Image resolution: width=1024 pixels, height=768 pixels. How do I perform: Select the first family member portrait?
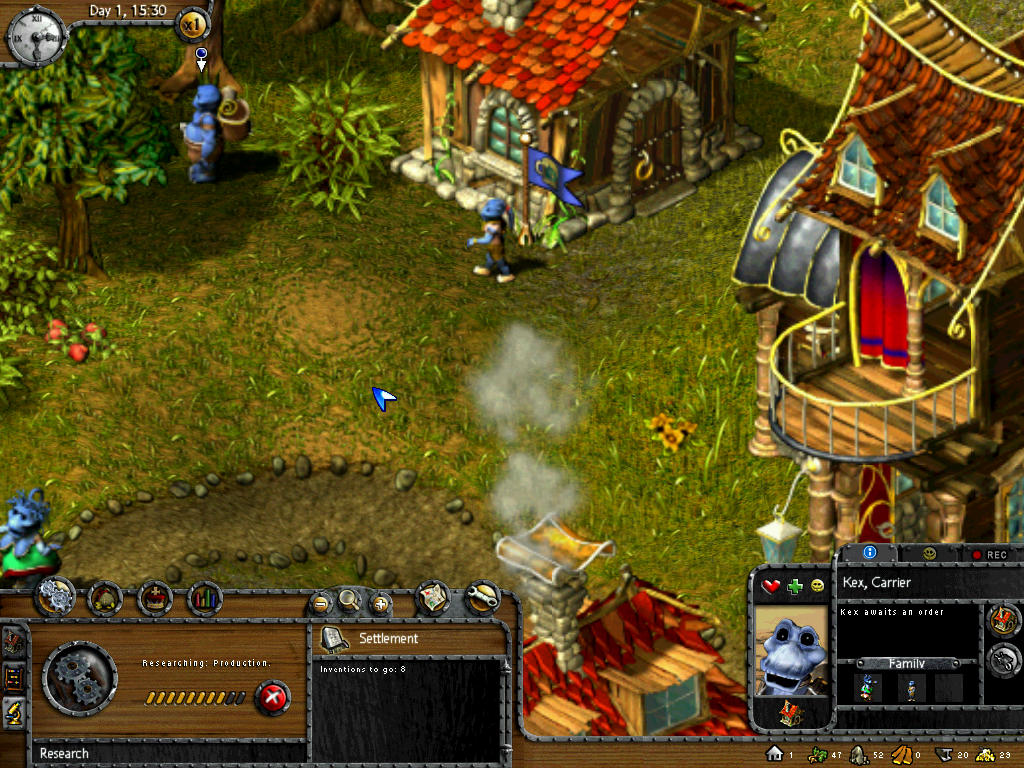click(x=866, y=687)
